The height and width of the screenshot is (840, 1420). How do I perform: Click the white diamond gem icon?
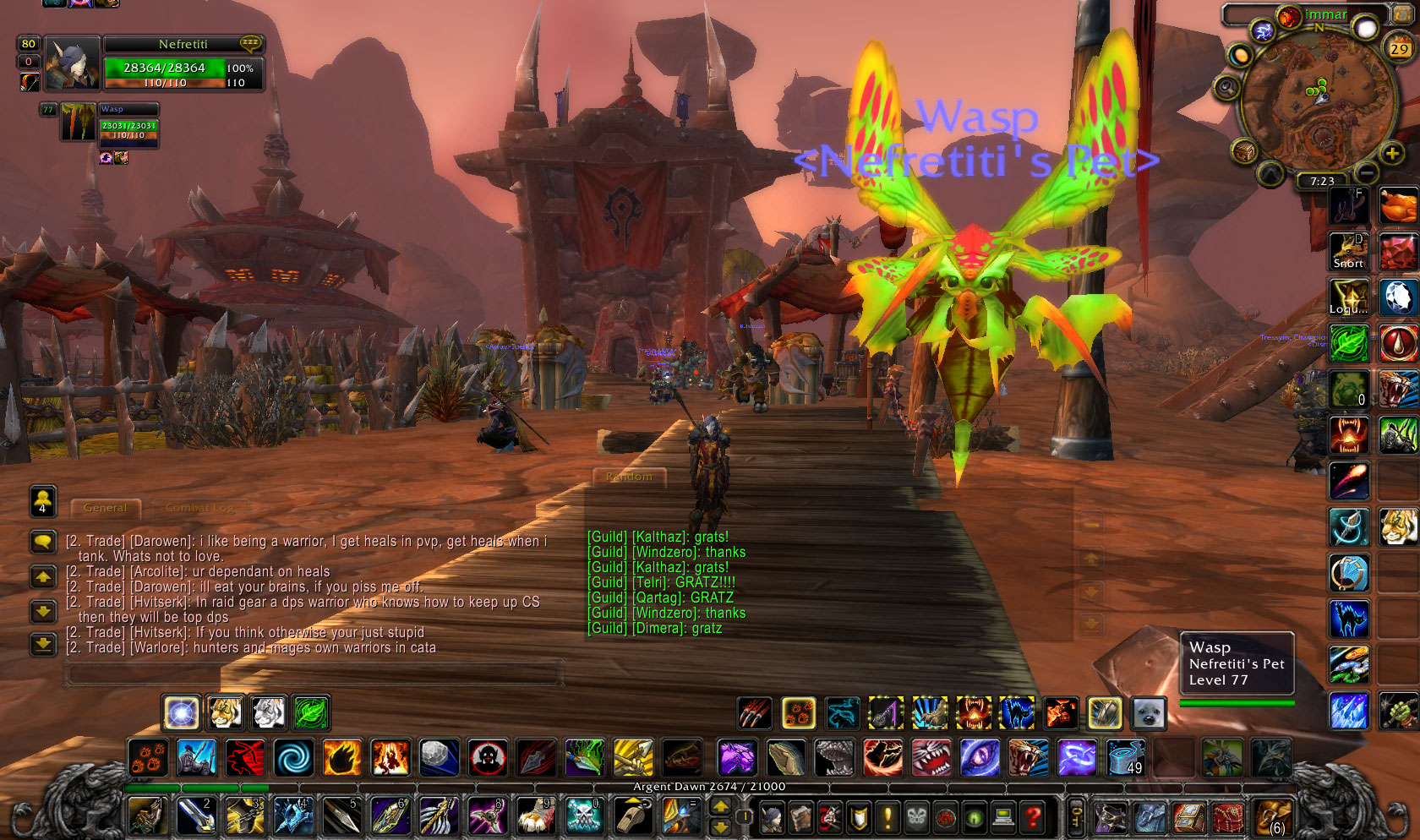(x=1397, y=297)
